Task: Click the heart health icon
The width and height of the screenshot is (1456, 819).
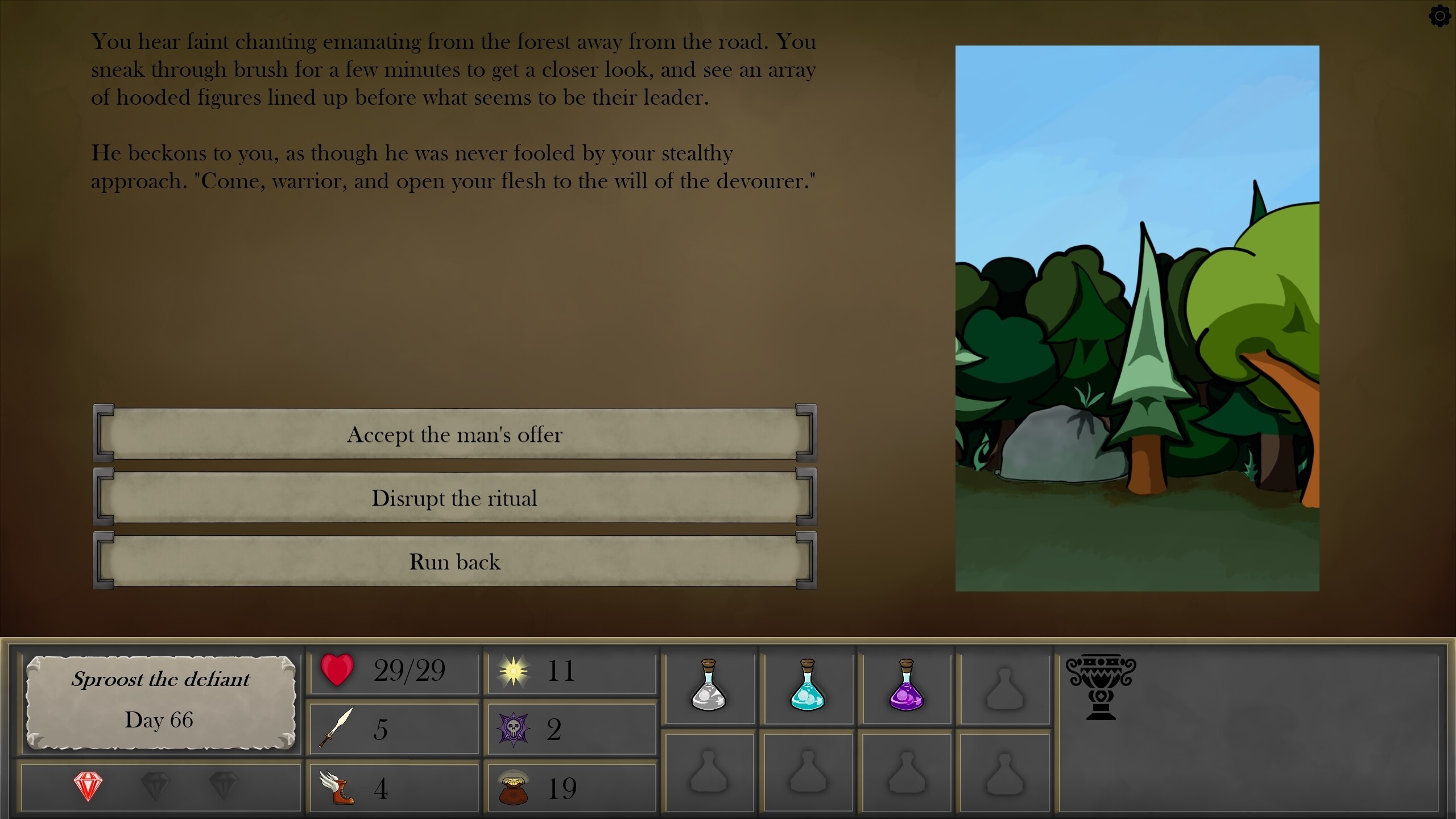Action: [337, 671]
